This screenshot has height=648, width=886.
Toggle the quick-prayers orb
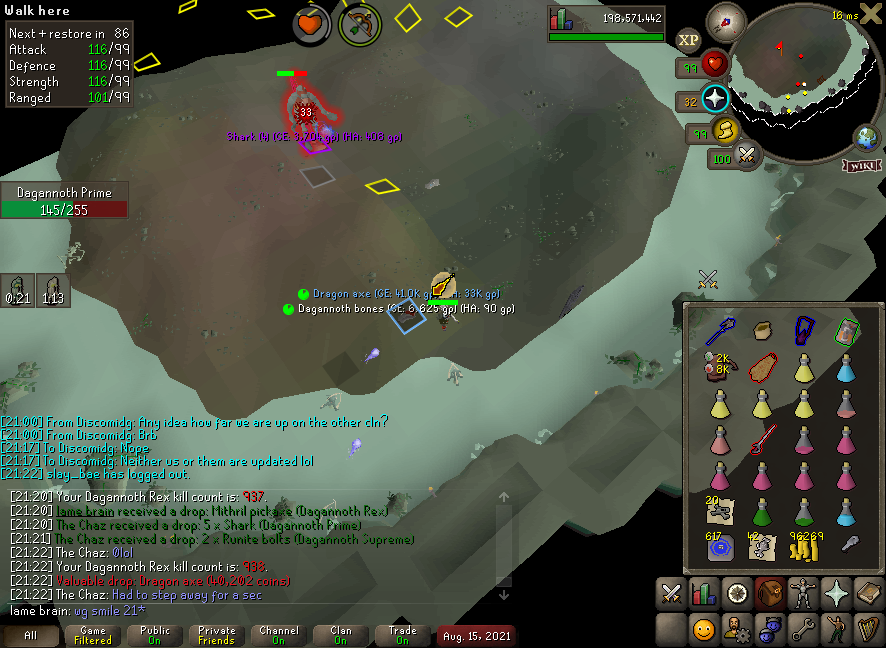click(714, 100)
